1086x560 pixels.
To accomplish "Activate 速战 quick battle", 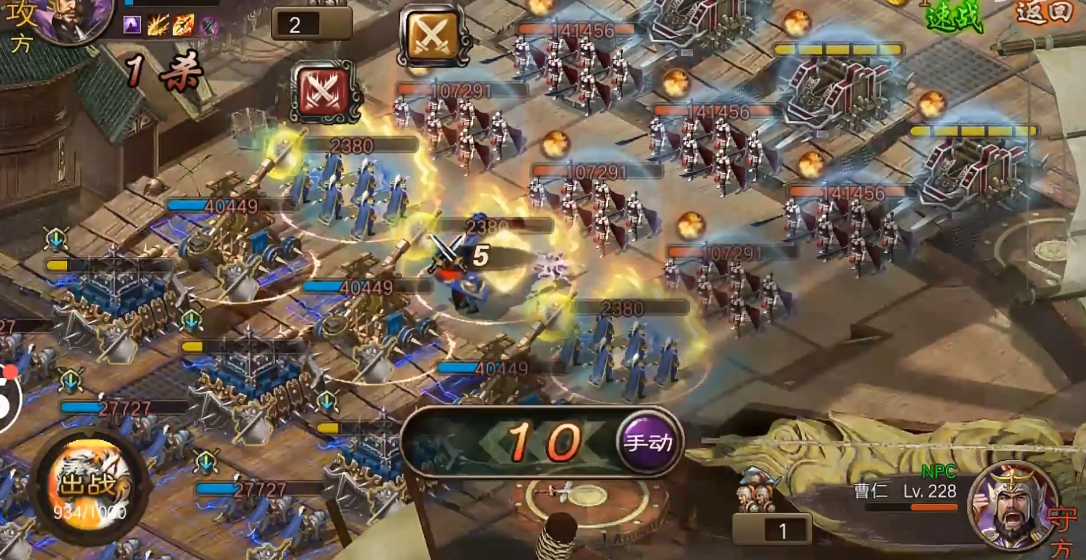I will (x=955, y=15).
